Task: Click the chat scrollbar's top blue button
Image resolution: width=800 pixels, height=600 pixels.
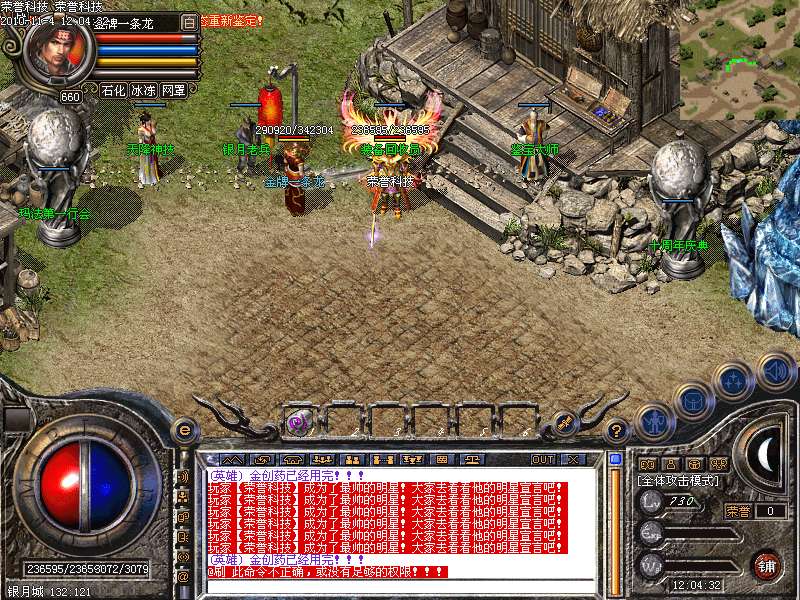Action: pos(615,460)
